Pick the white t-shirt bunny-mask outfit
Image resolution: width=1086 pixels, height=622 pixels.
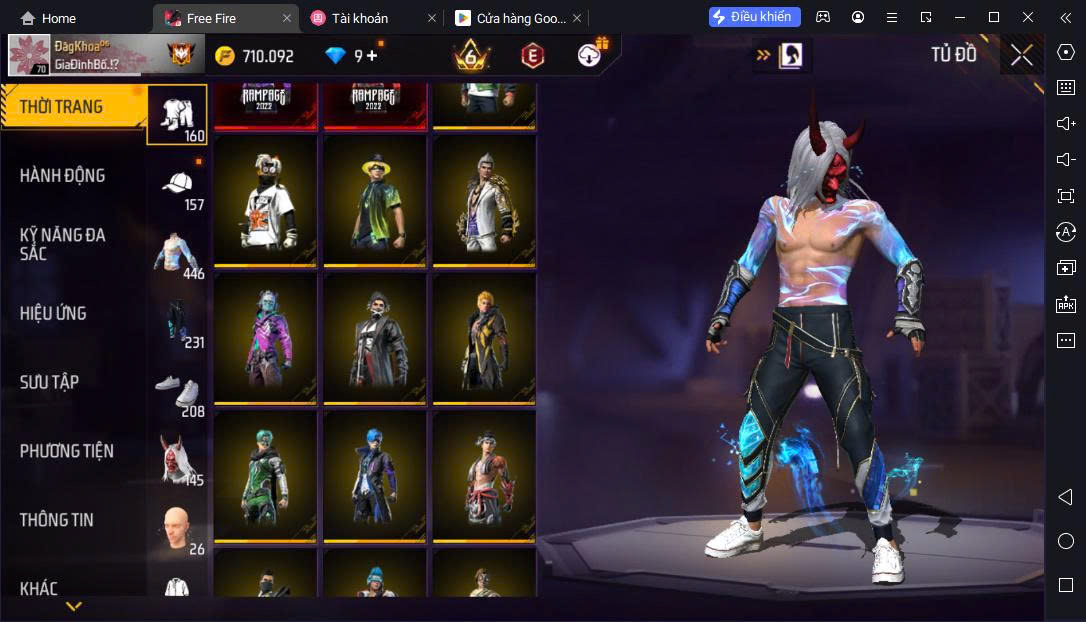[x=265, y=201]
